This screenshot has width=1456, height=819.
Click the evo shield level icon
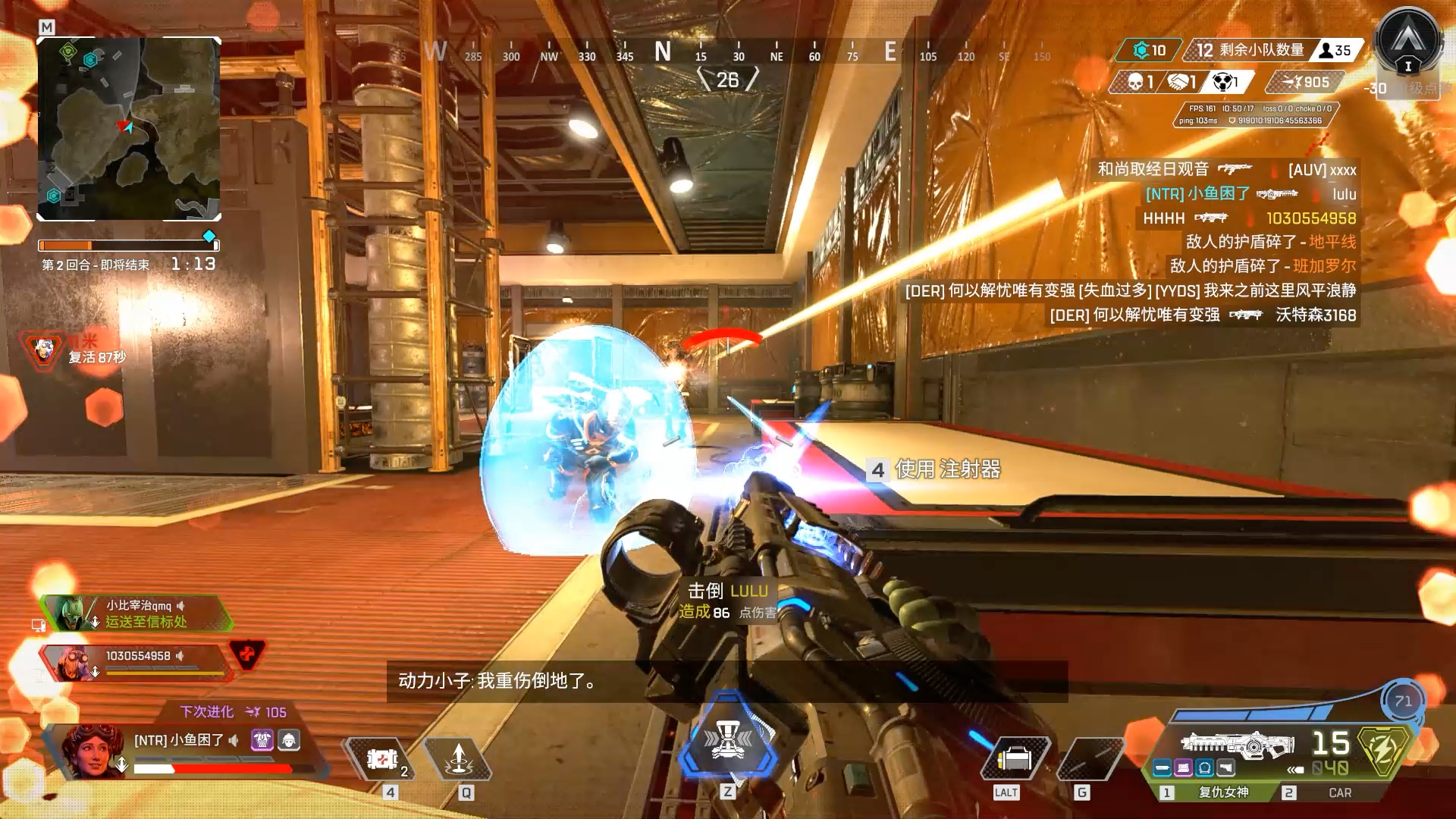[x=1403, y=701]
